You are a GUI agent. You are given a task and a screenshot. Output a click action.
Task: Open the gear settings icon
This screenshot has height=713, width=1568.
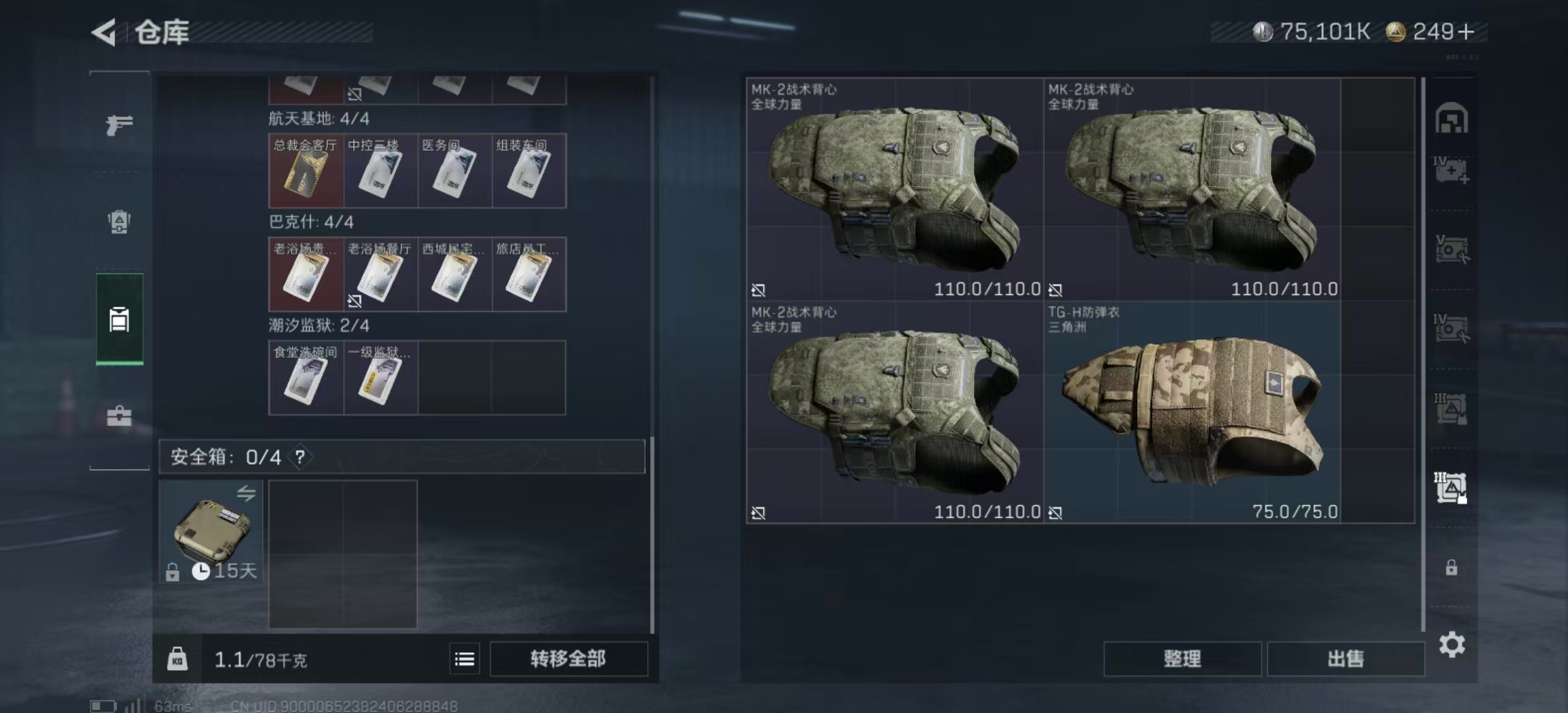pyautogui.click(x=1452, y=644)
